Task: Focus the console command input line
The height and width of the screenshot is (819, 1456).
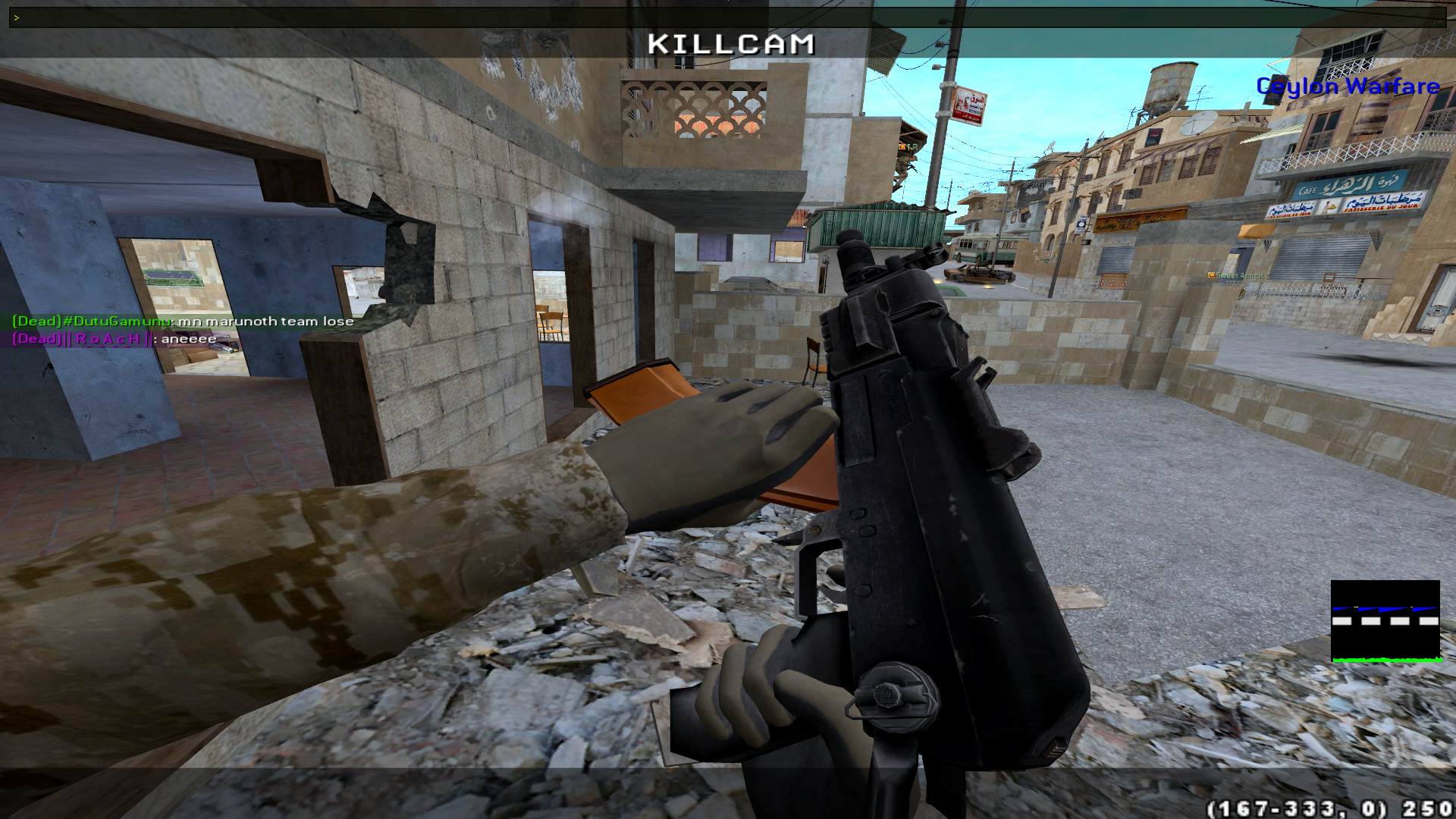Action: 728,17
